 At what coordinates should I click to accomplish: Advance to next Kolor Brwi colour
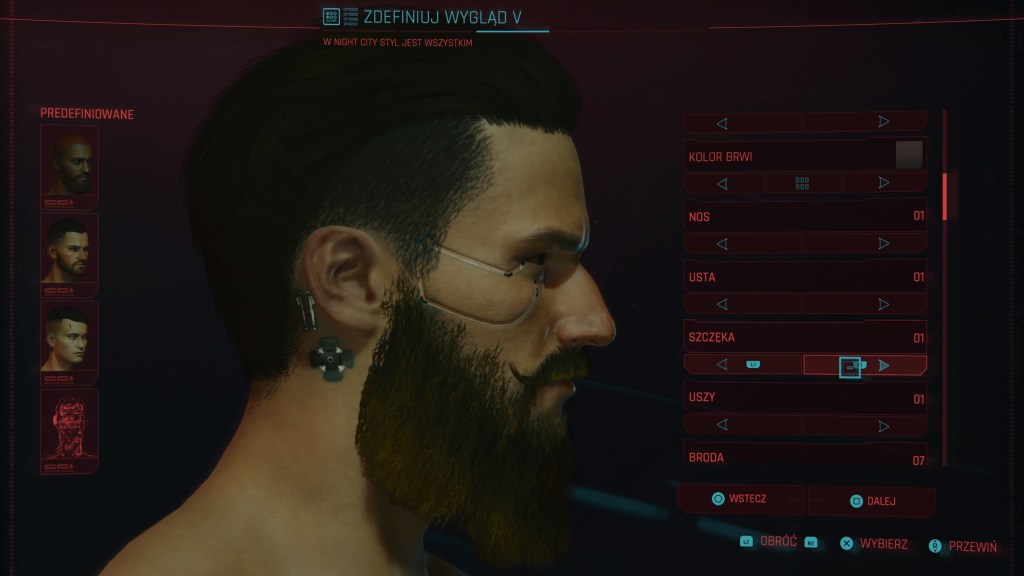point(883,183)
